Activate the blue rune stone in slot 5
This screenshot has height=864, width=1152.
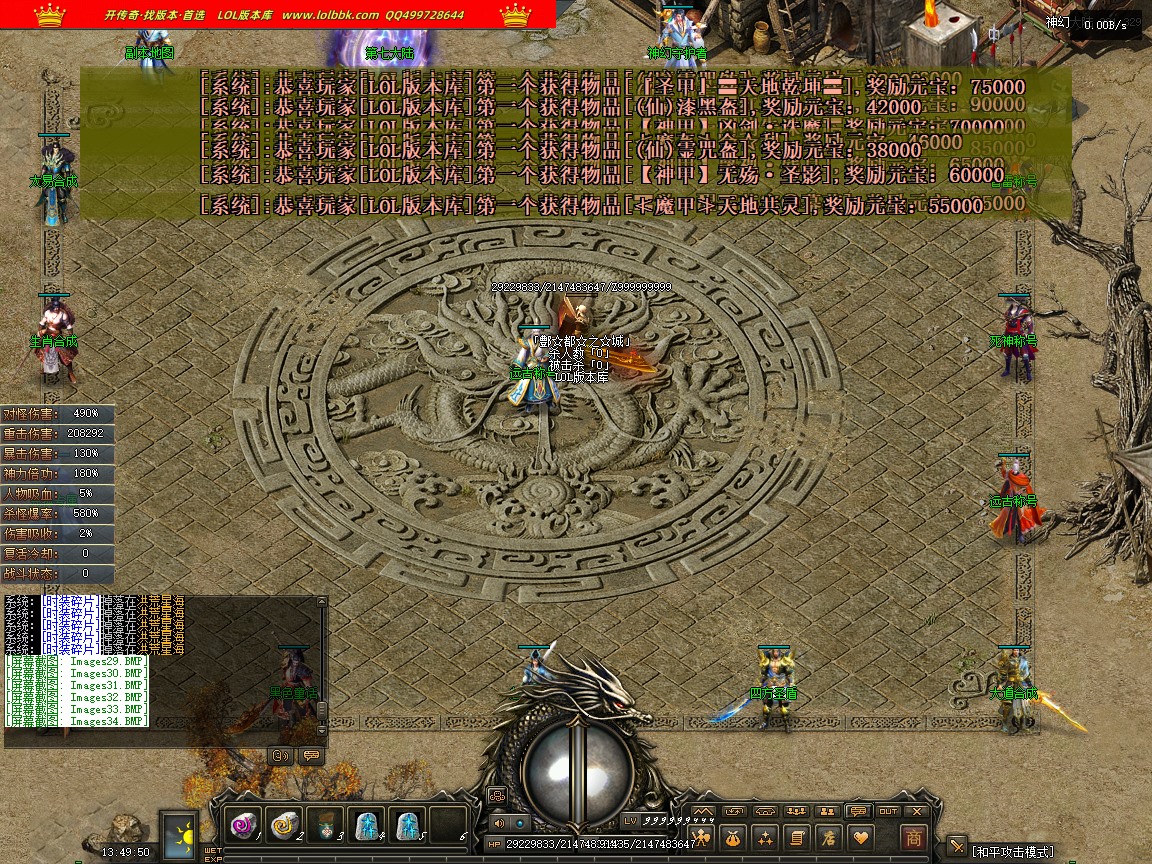pos(407,825)
